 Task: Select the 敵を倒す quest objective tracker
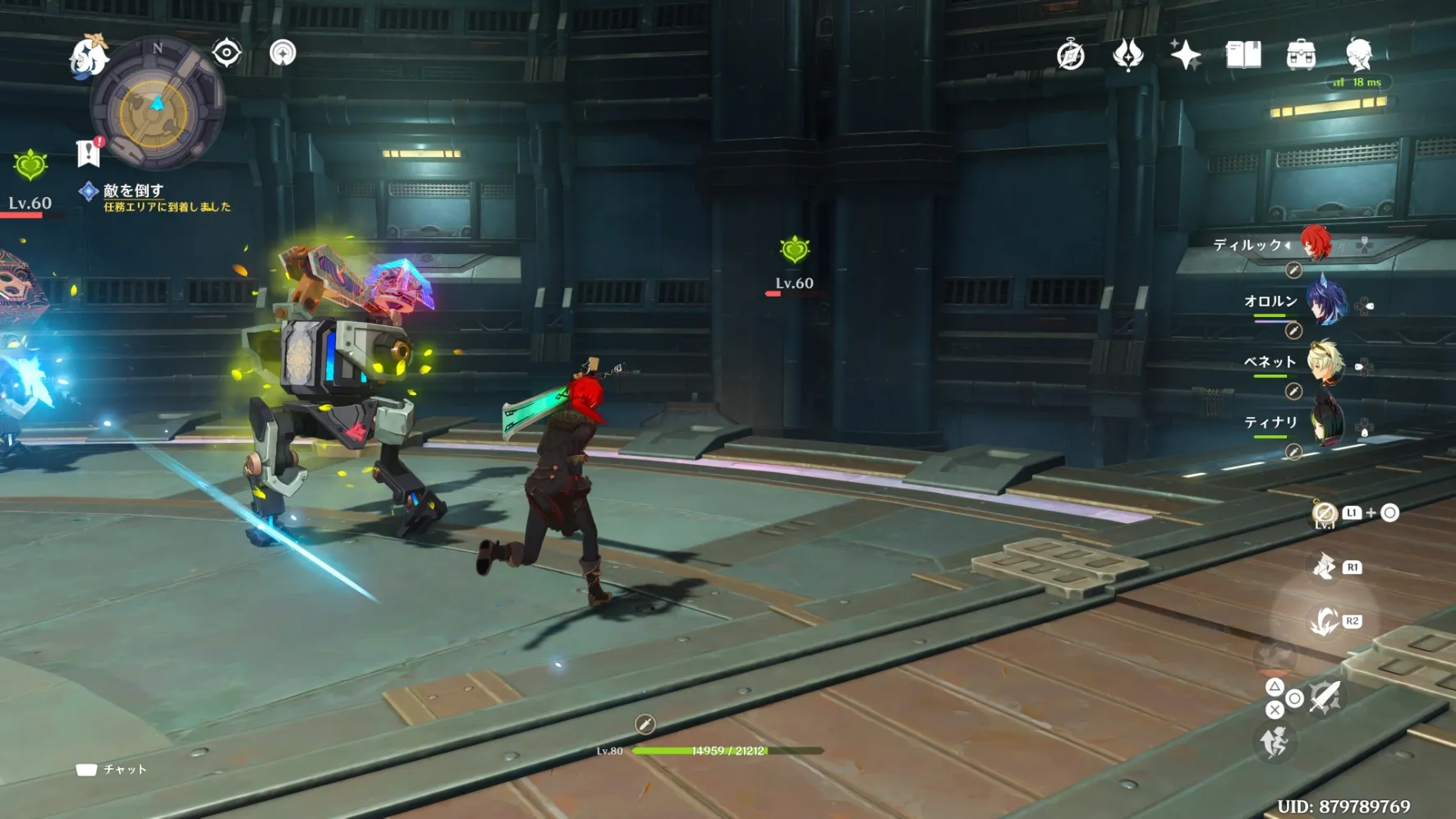point(133,191)
